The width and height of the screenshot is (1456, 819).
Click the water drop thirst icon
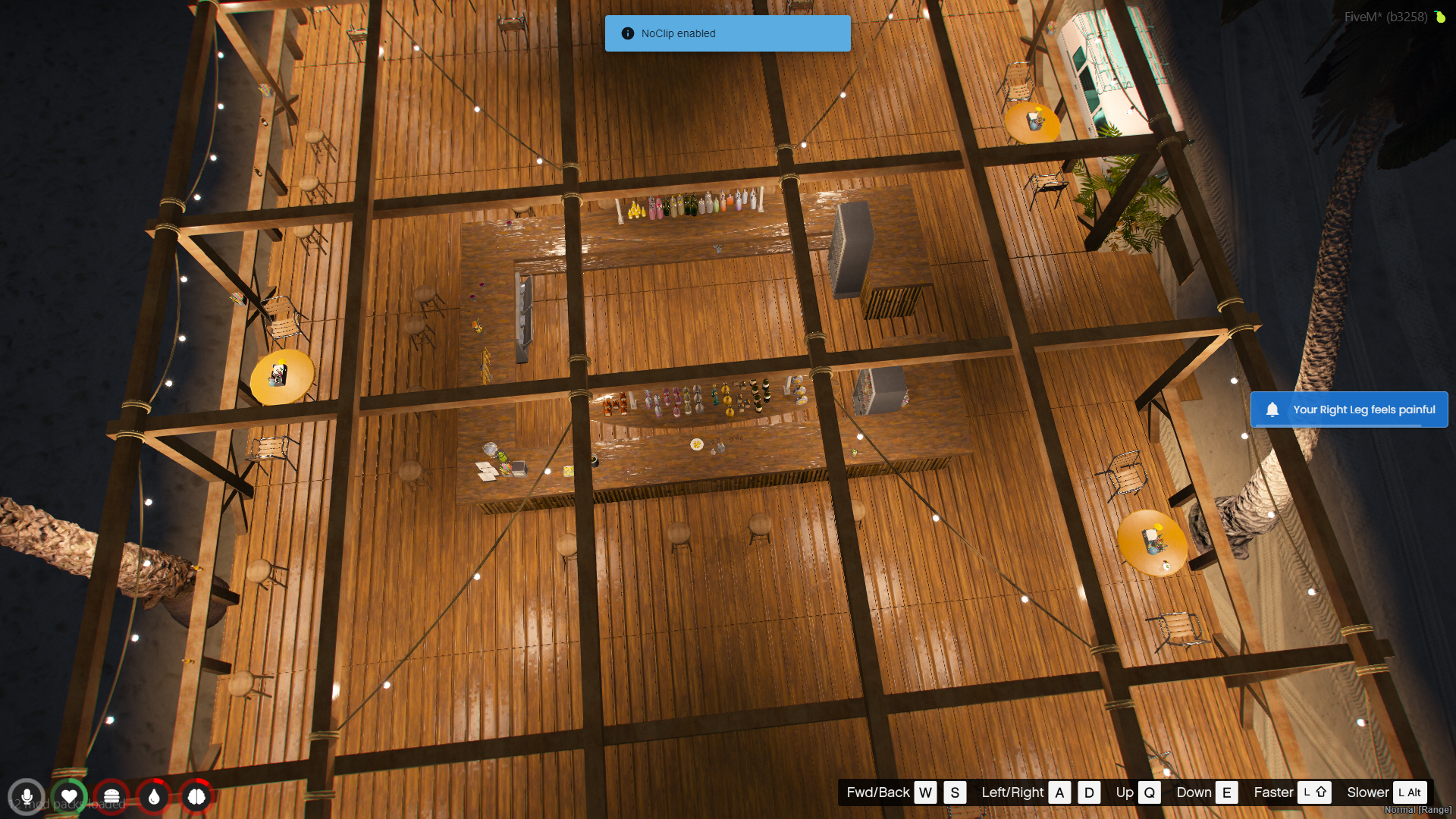154,797
